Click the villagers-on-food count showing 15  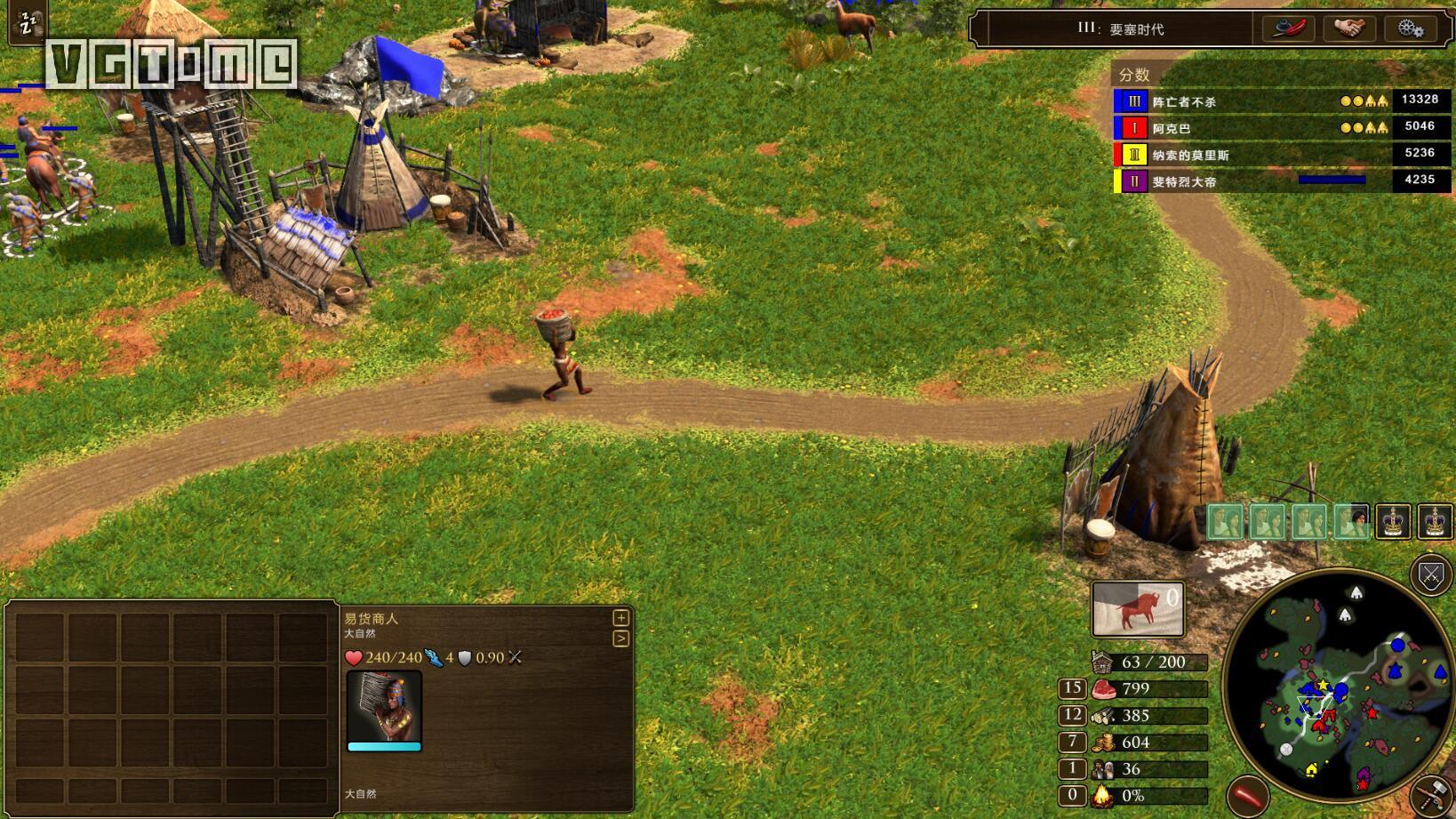[x=1072, y=688]
